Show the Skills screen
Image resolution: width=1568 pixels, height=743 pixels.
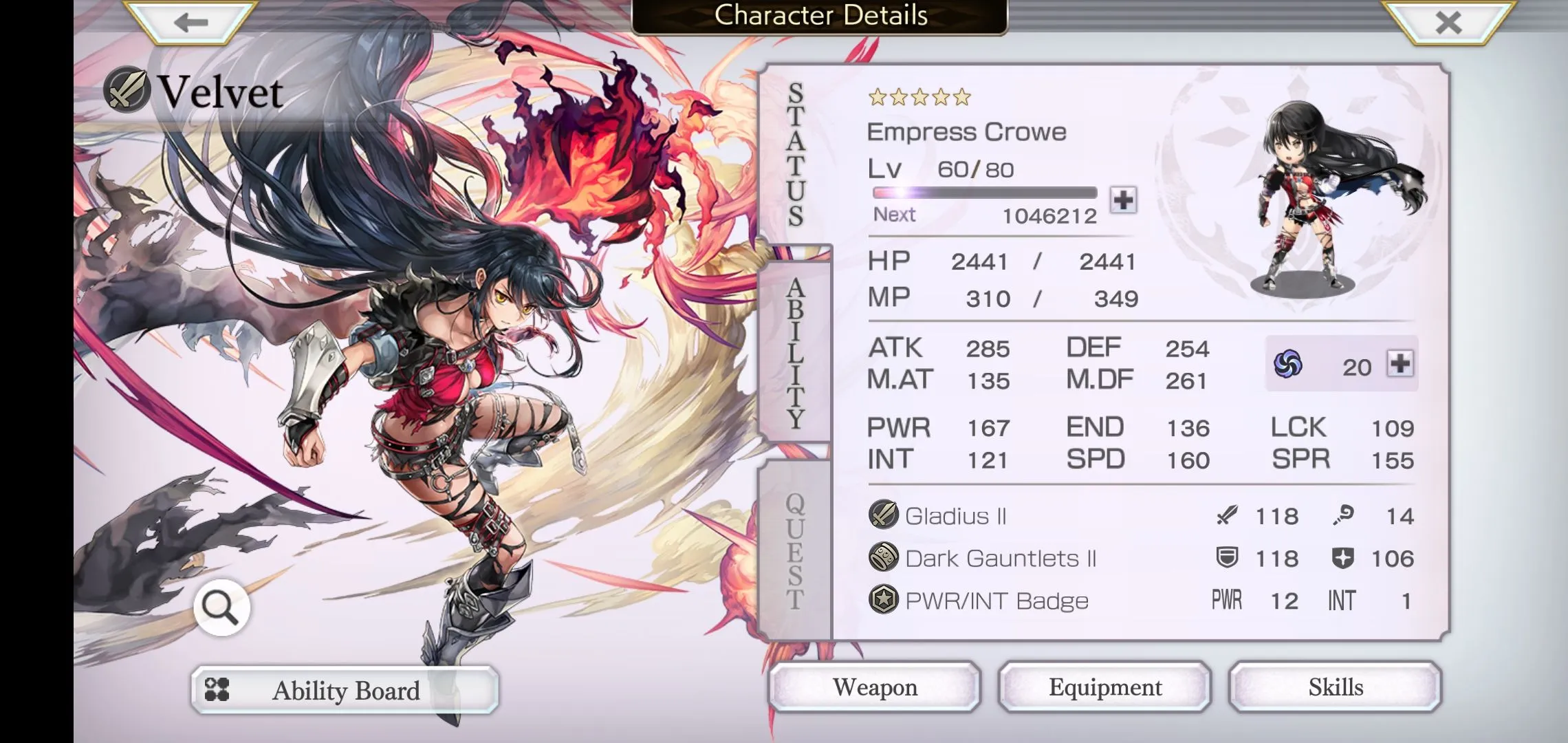click(1335, 687)
